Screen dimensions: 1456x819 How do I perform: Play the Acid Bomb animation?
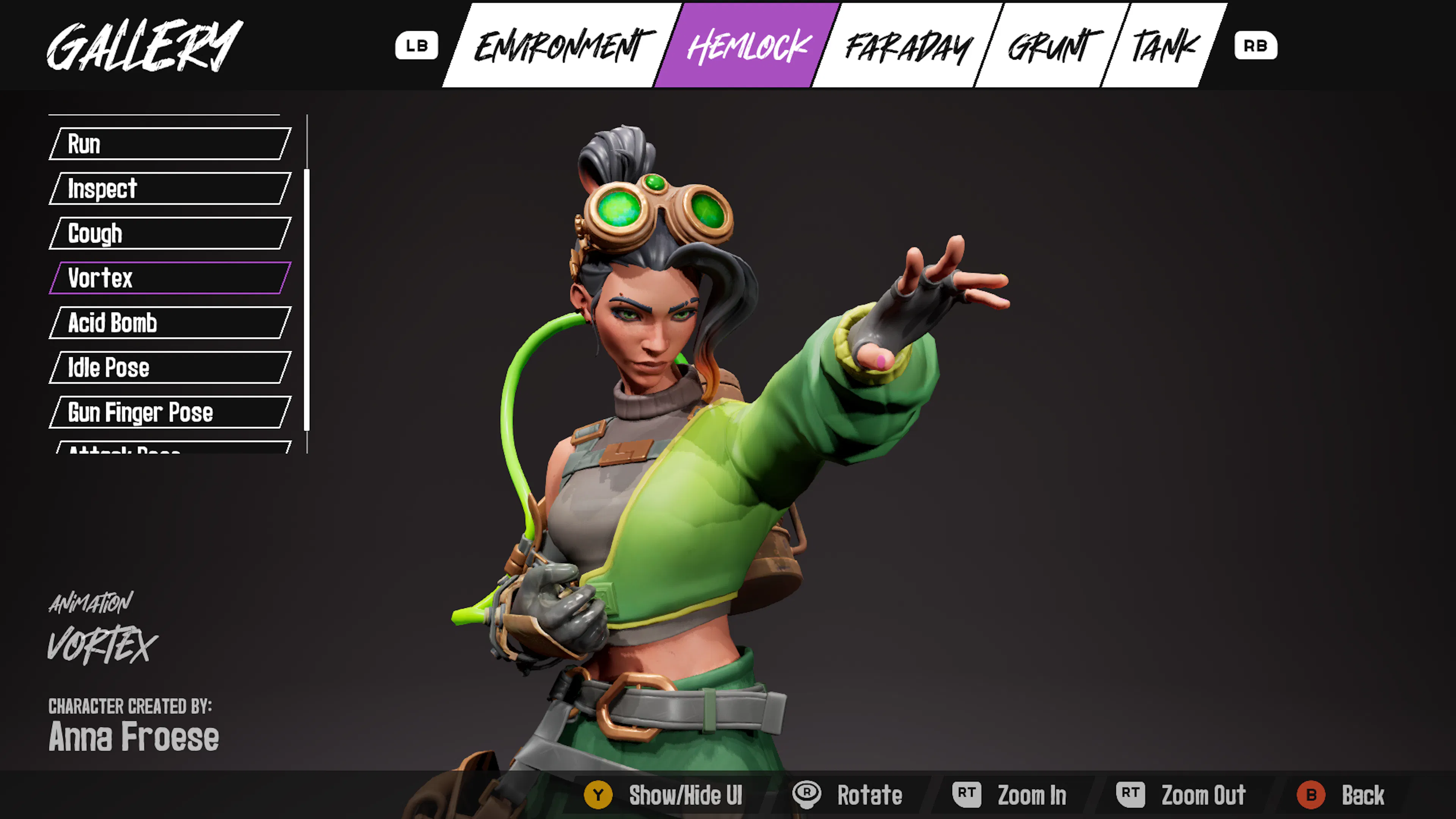pyautogui.click(x=169, y=322)
